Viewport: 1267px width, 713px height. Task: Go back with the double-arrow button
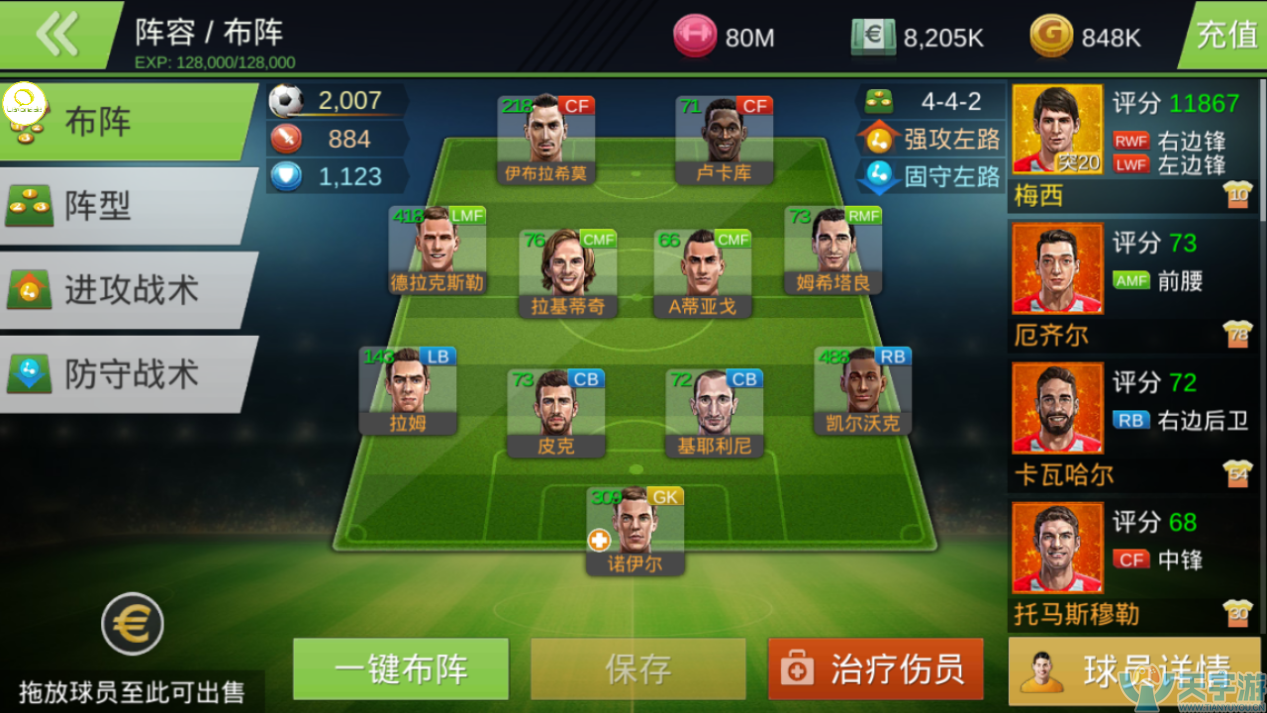pos(57,35)
